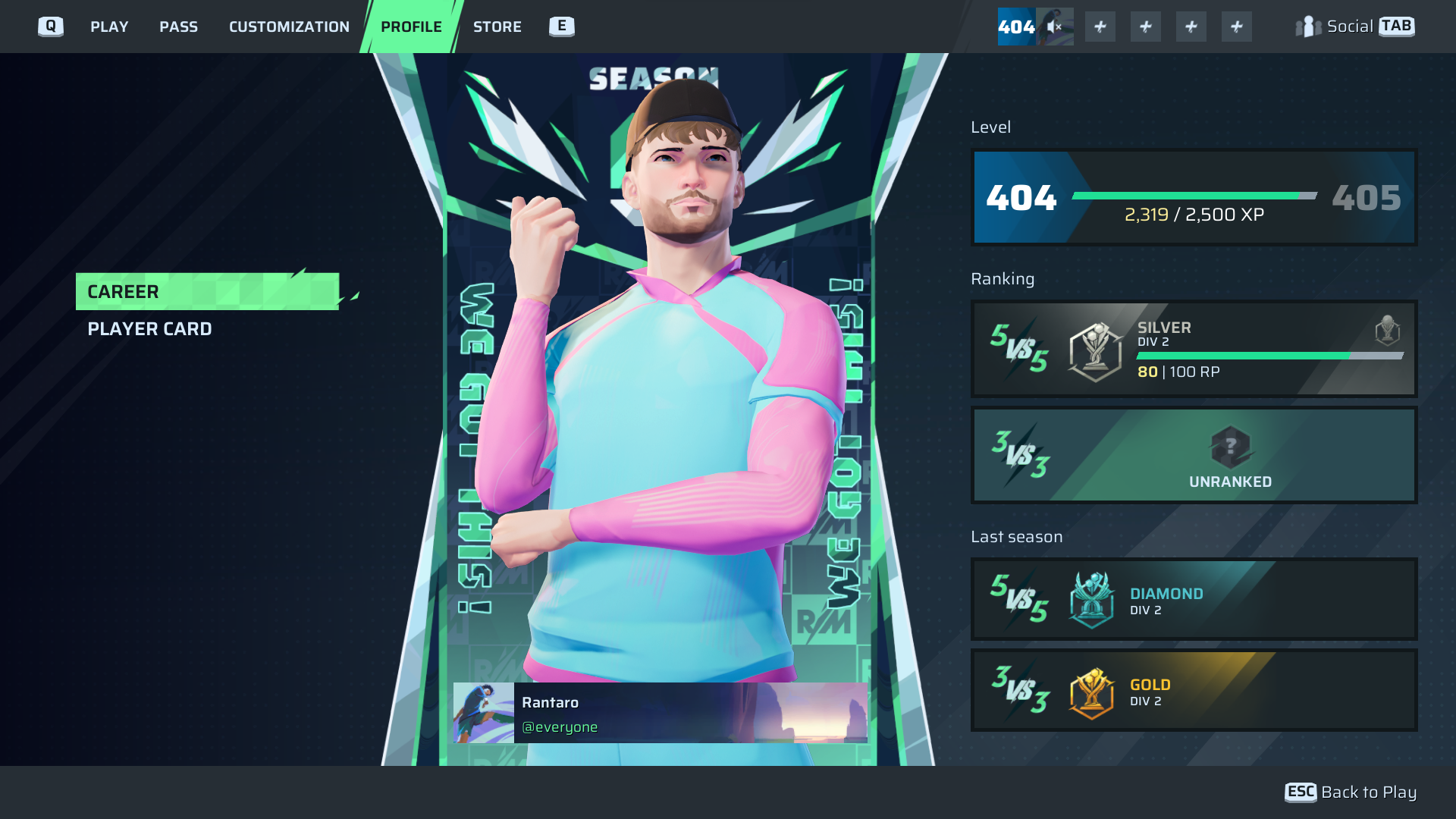Click the level 404 player party slot

click(1035, 27)
